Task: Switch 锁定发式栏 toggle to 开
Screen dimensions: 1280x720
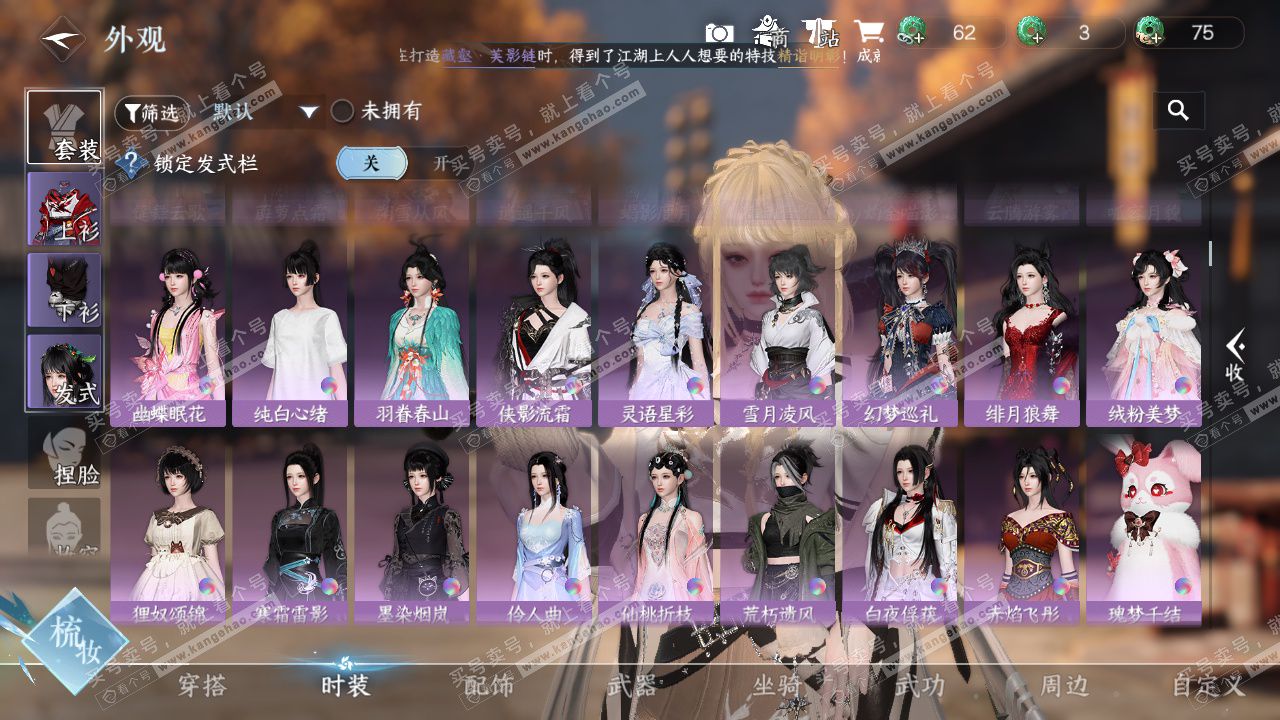Action: (x=439, y=163)
